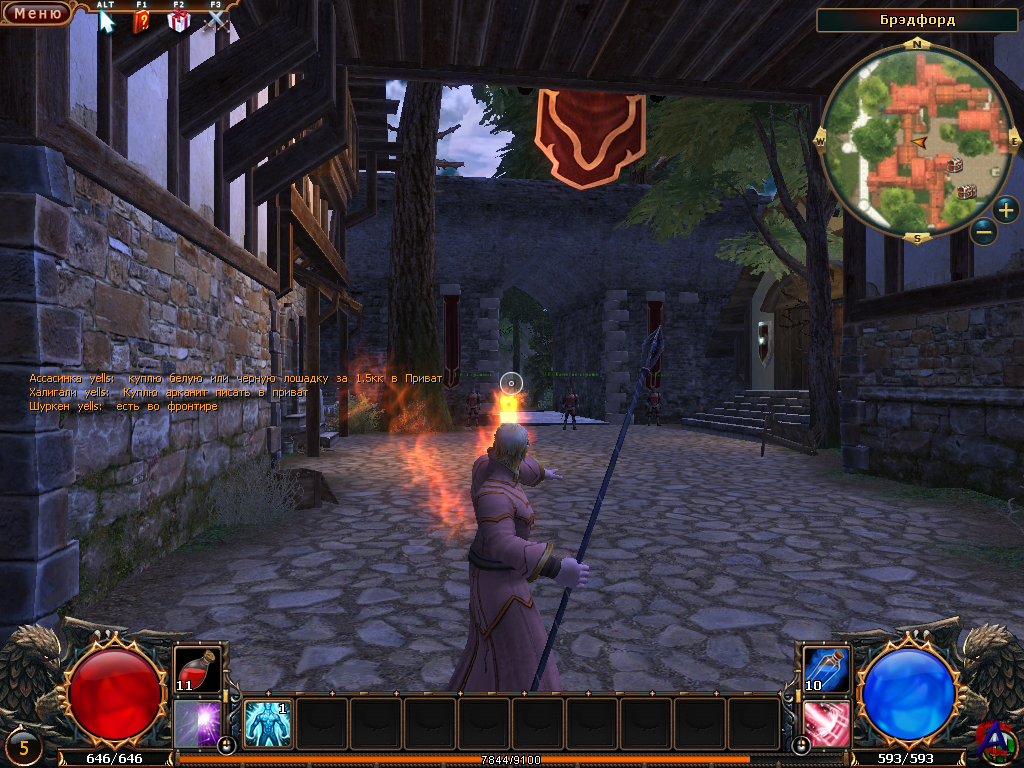Activate the purple burst skill
The height and width of the screenshot is (768, 1024).
pos(197,723)
